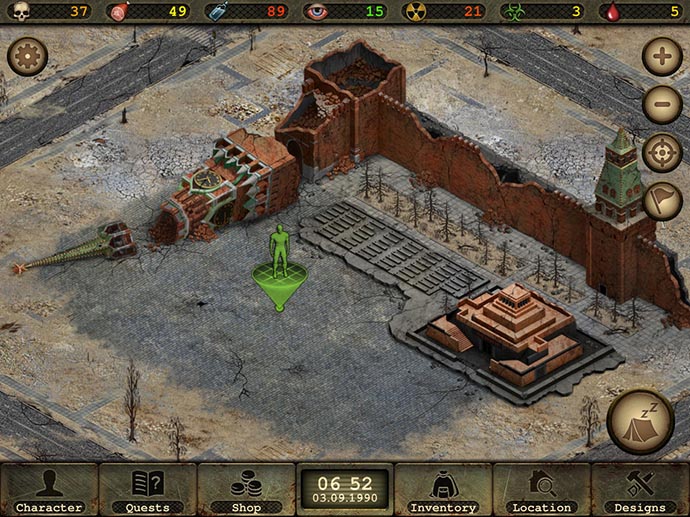Open the Location search panel
The height and width of the screenshot is (517, 690).
pyautogui.click(x=541, y=490)
